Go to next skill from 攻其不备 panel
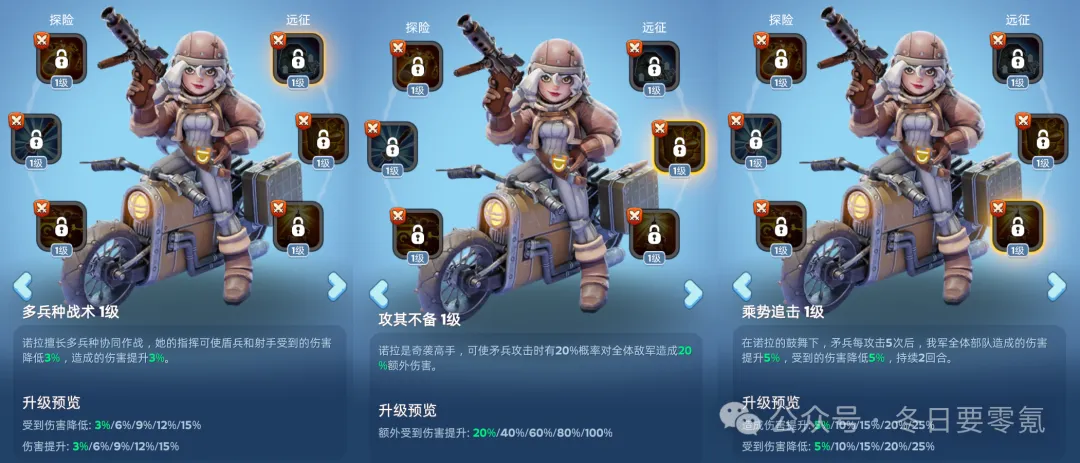Image resolution: width=1080 pixels, height=463 pixels. [x=693, y=293]
